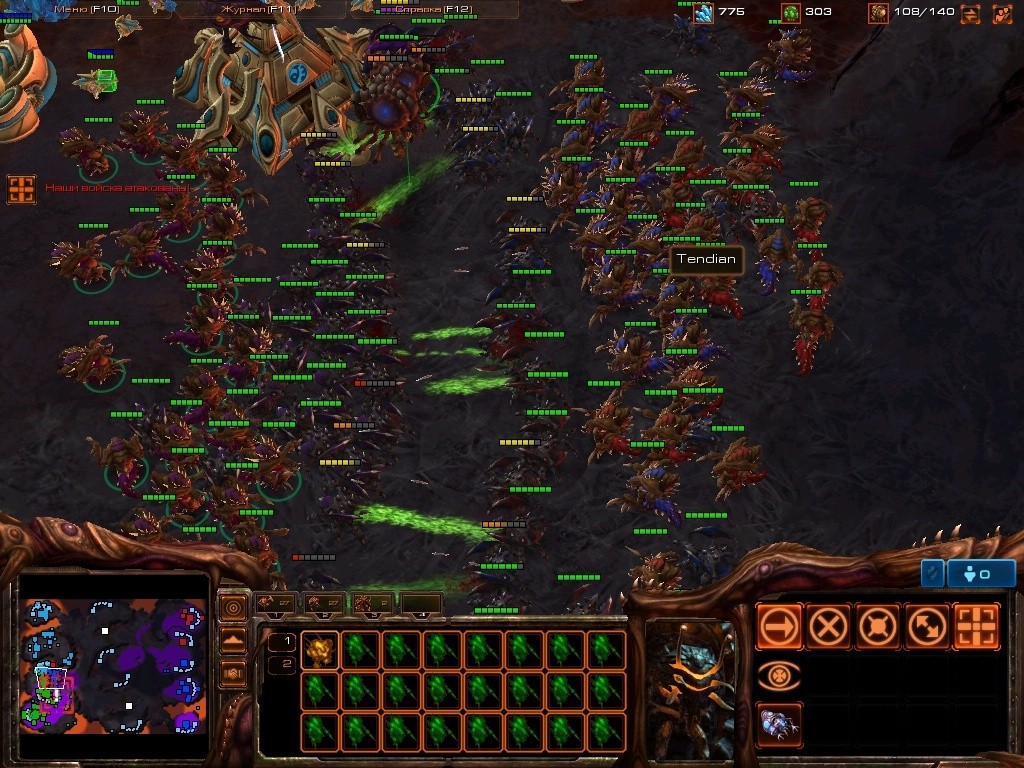
Task: Switch to selection page 2
Action: (283, 664)
